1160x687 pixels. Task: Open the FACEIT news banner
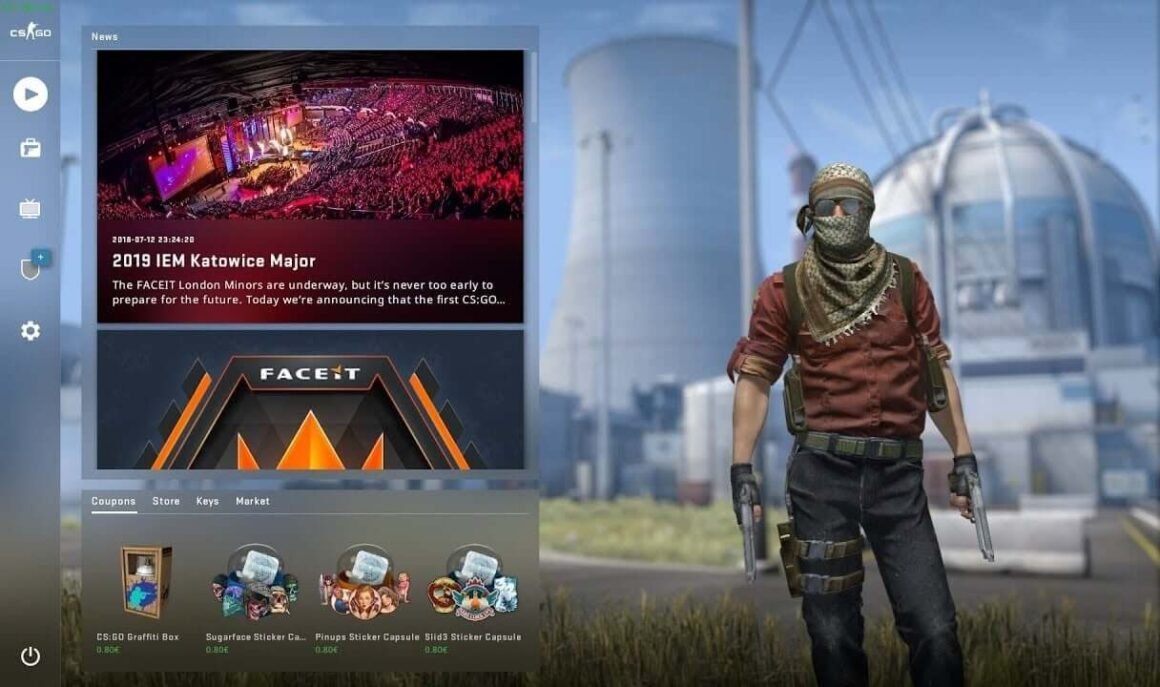pos(310,400)
